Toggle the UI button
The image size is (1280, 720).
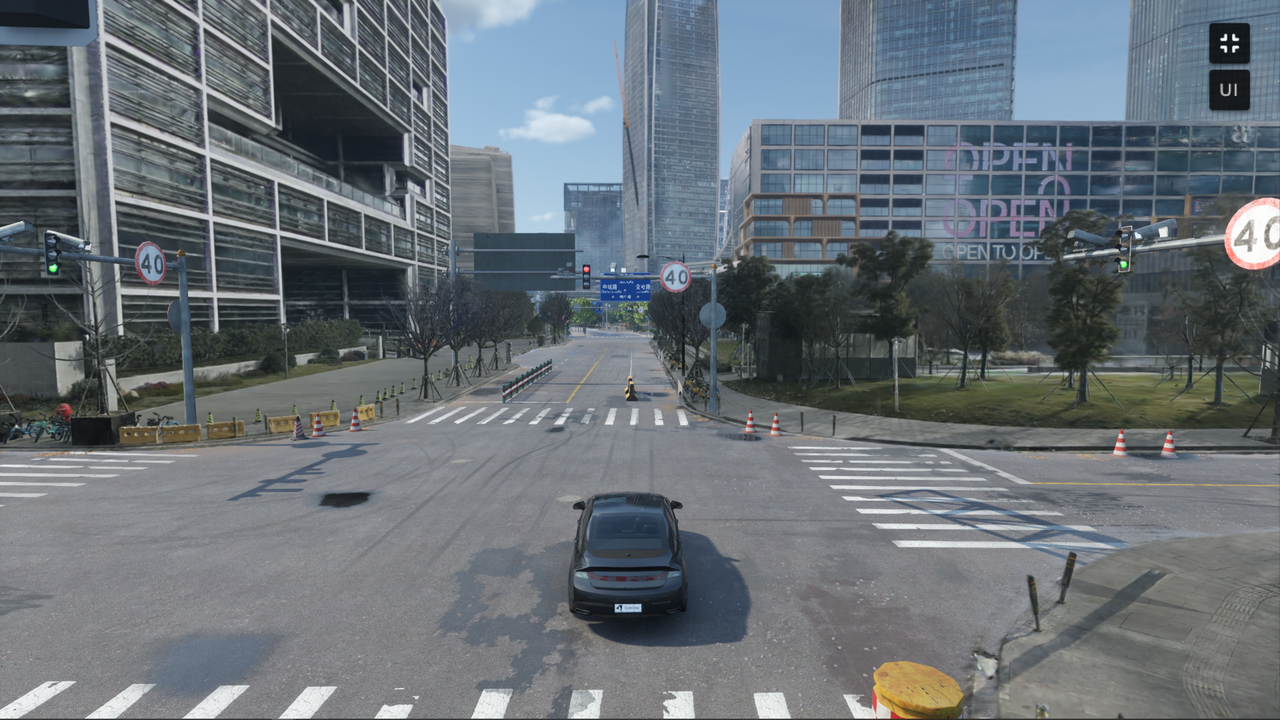click(x=1229, y=90)
